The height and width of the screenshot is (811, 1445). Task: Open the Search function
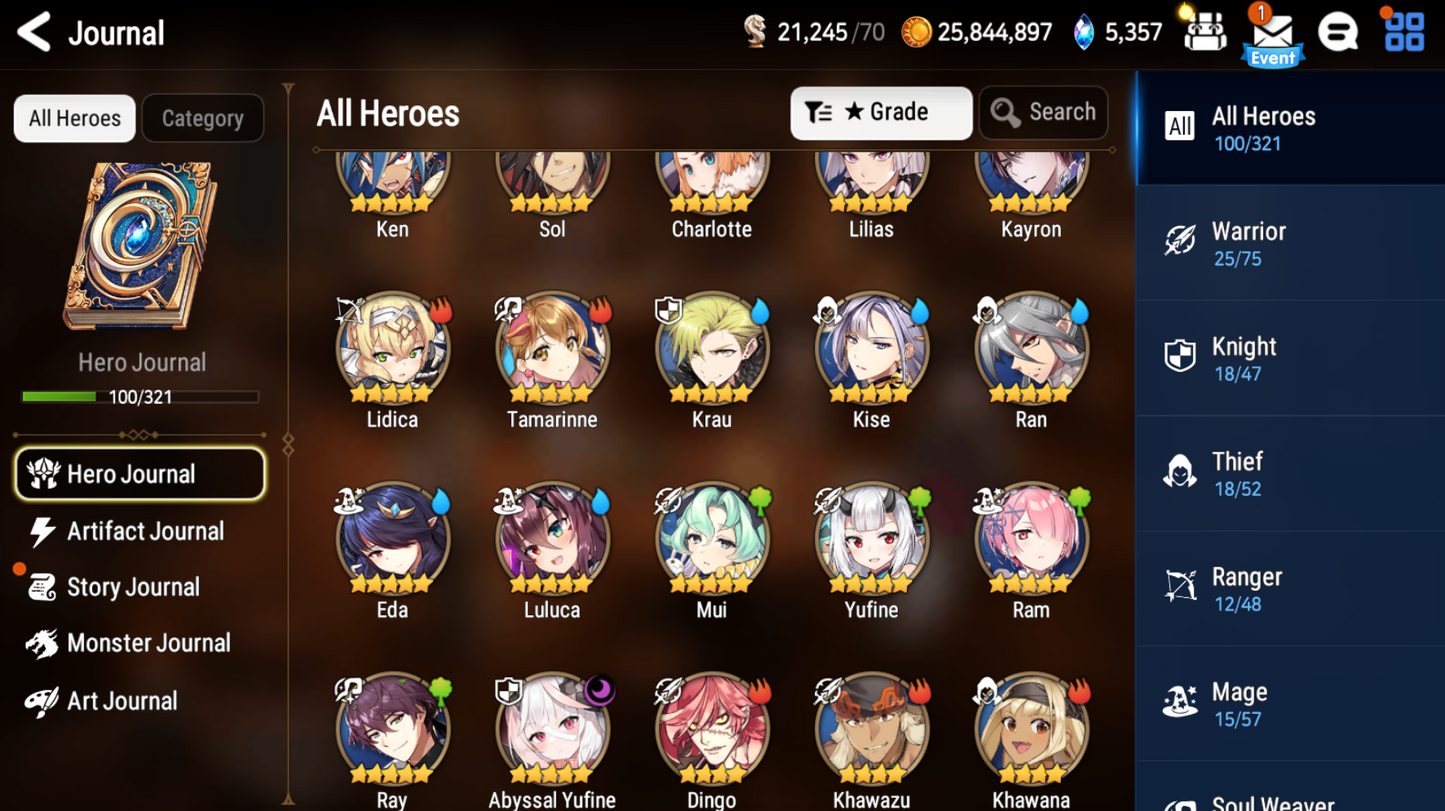click(1043, 112)
